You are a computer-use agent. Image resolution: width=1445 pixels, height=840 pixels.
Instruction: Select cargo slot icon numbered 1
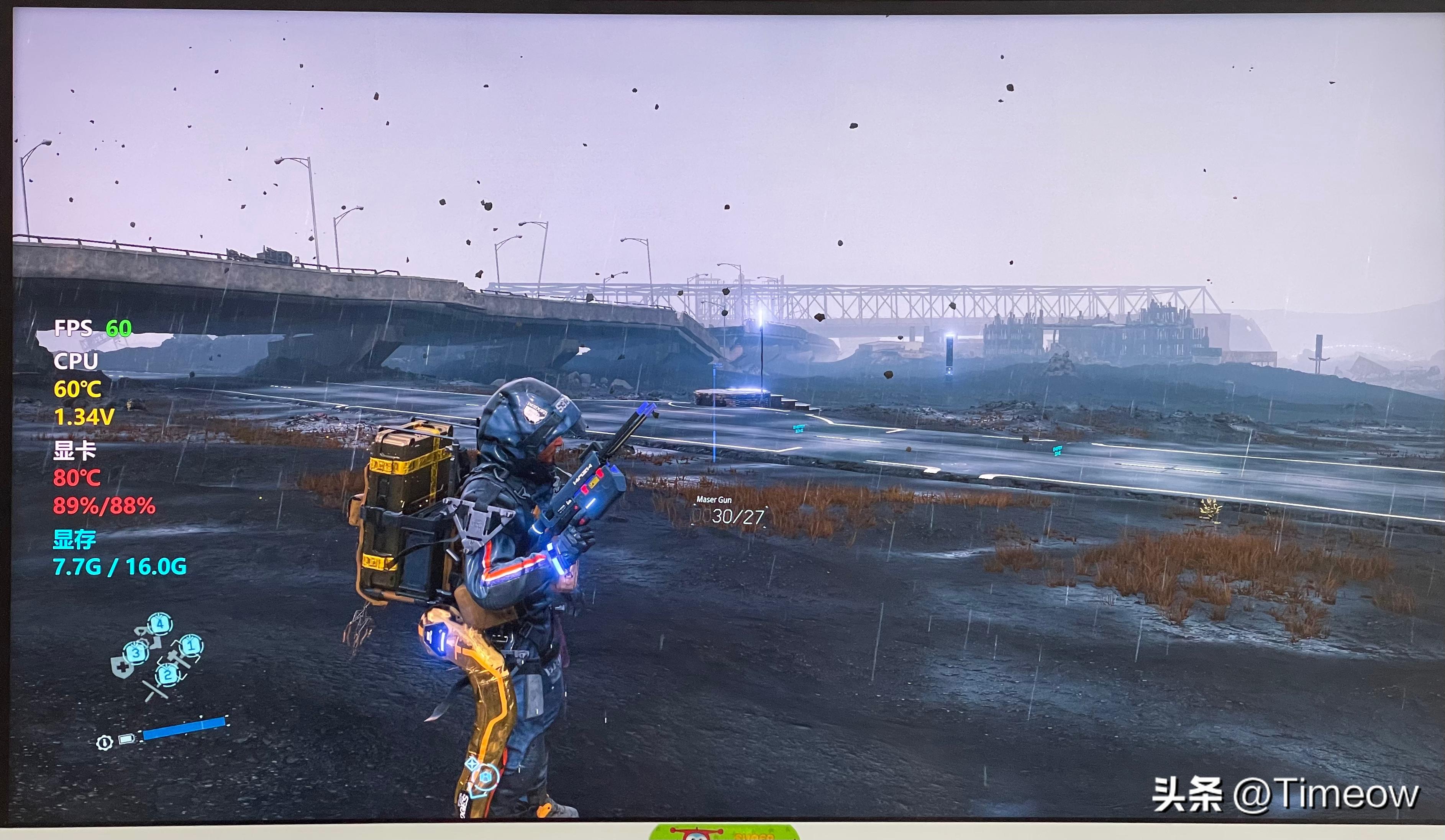click(x=190, y=647)
